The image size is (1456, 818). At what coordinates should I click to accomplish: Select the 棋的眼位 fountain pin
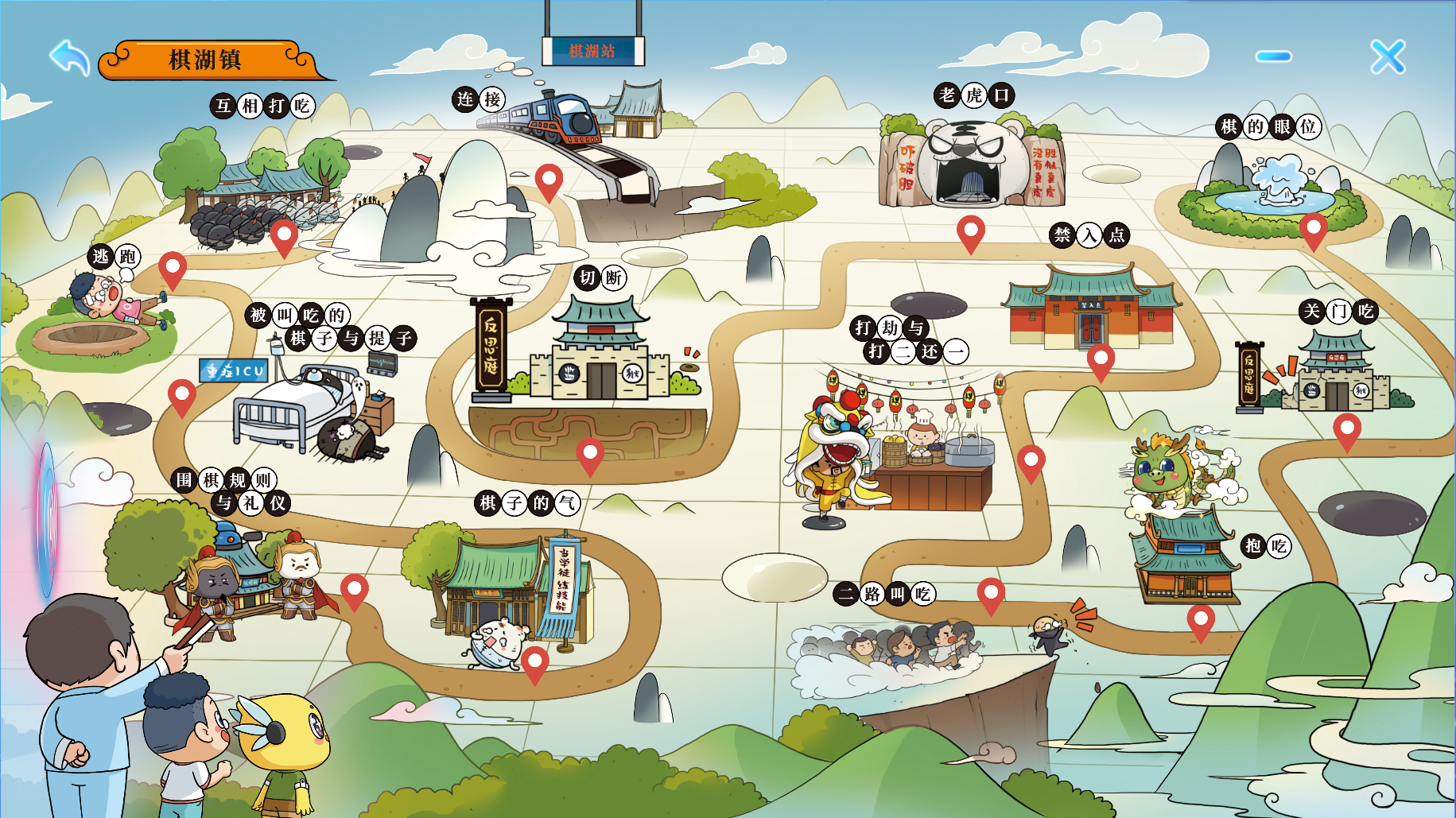point(1314,227)
